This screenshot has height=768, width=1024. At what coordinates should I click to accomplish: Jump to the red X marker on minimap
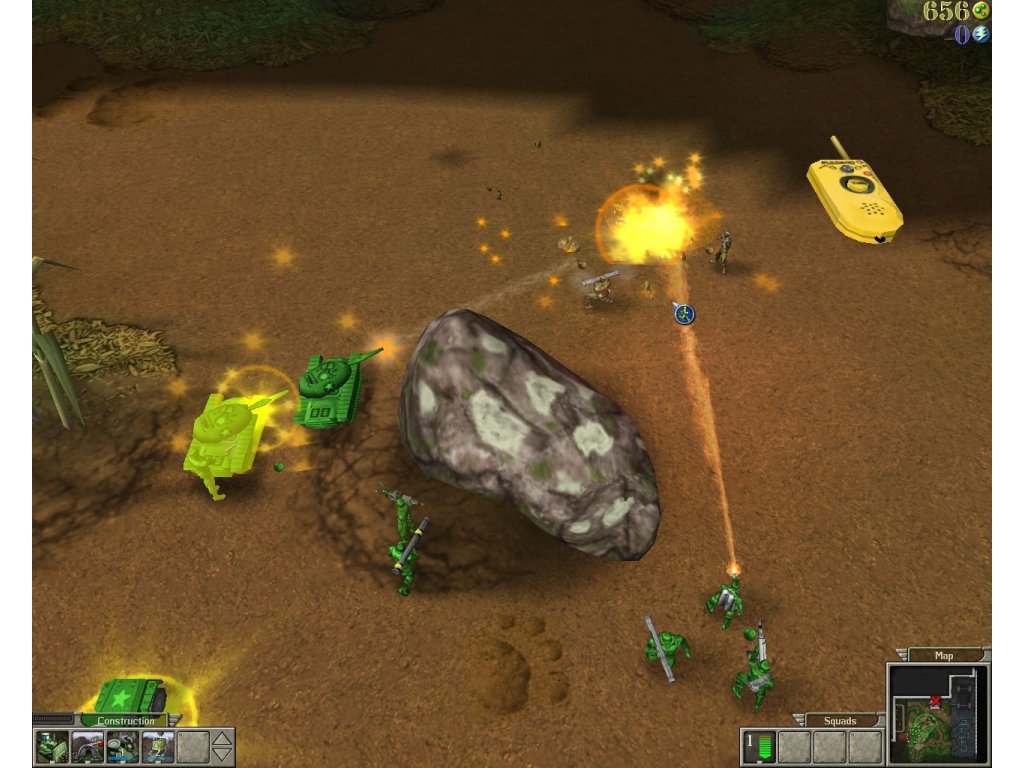click(935, 700)
